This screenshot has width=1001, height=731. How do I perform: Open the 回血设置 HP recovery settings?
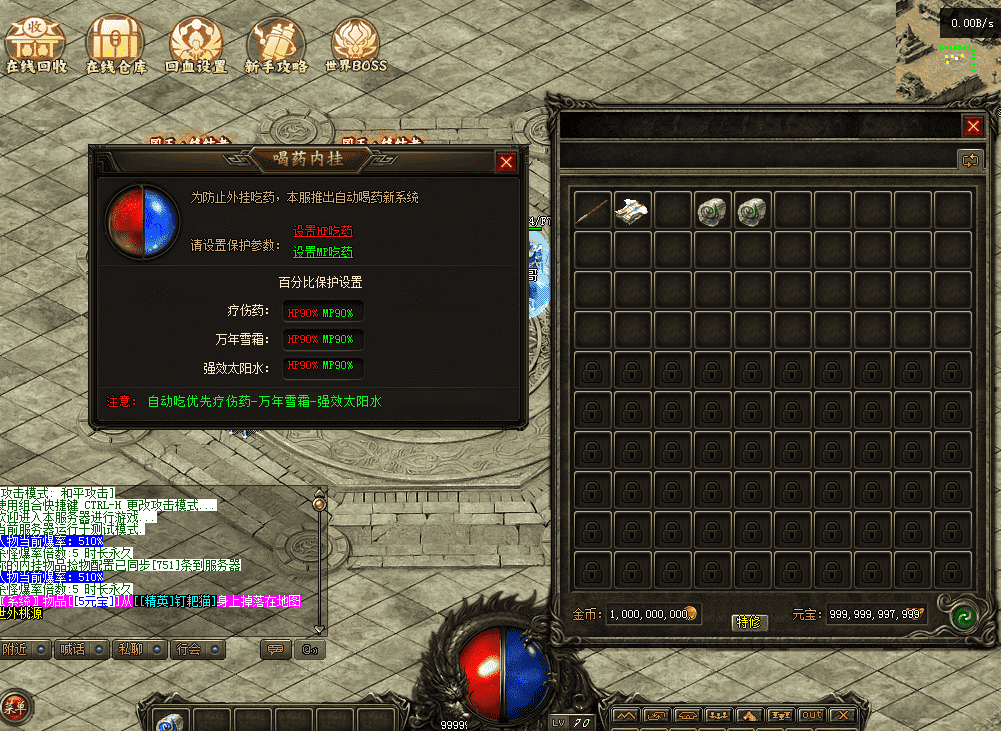coord(196,44)
